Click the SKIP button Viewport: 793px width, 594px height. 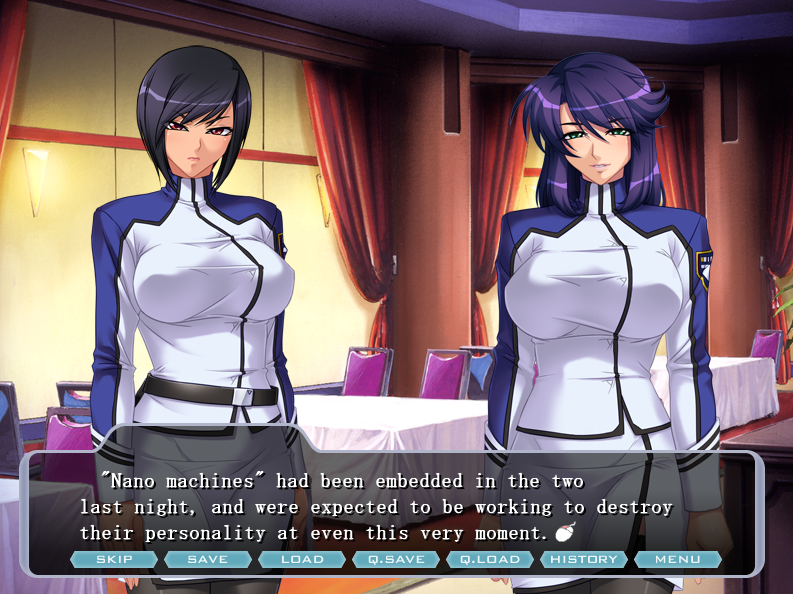click(114, 560)
